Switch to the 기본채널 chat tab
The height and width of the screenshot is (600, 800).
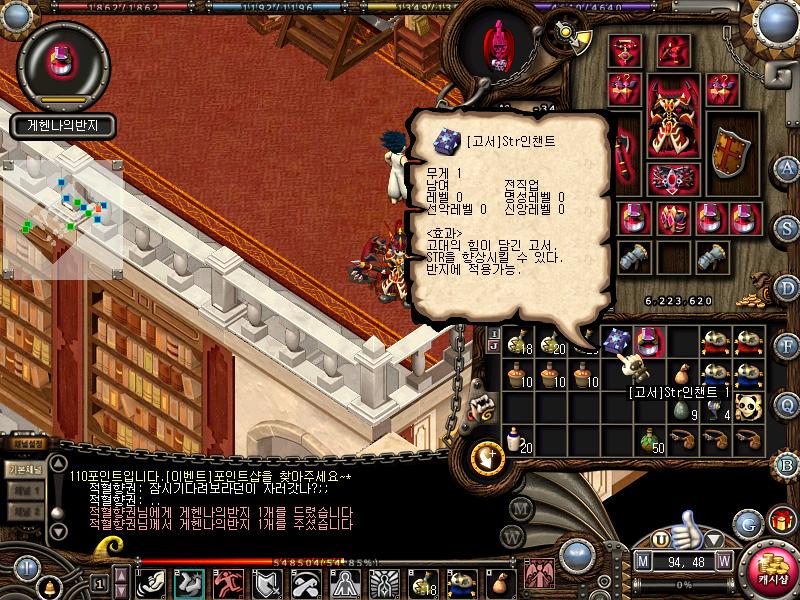[x=22, y=468]
